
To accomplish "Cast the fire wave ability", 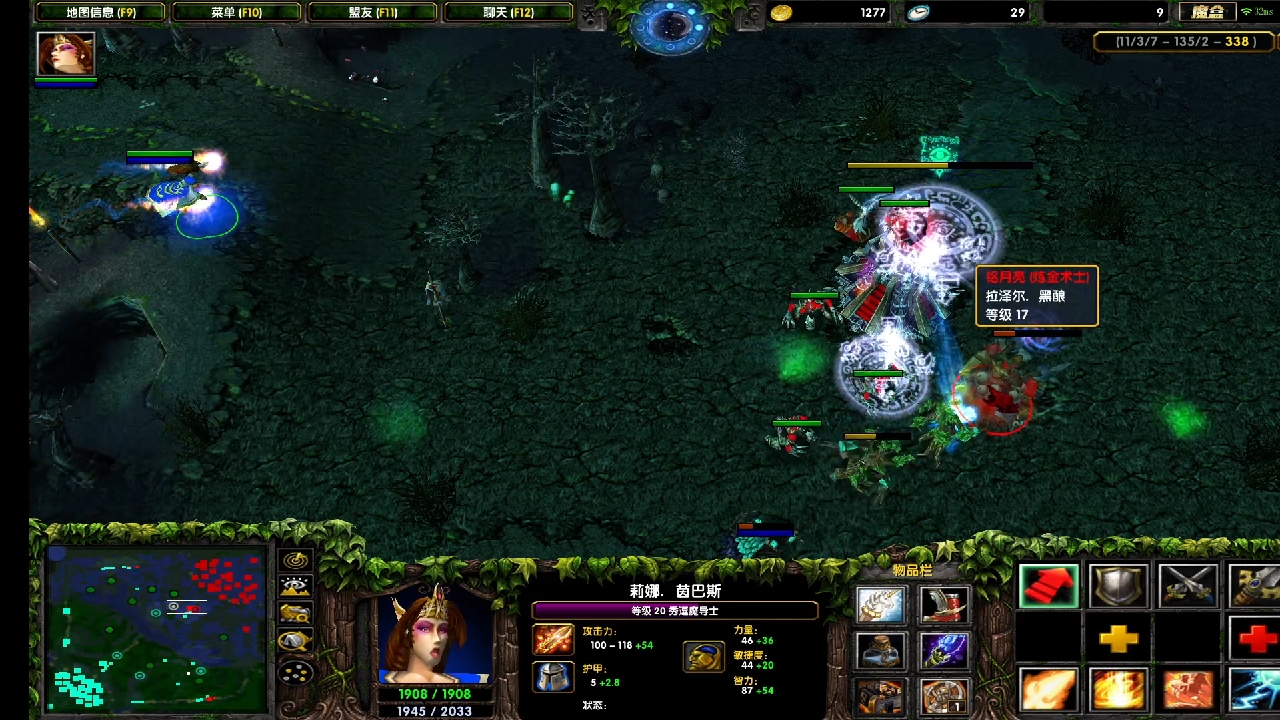I will pos(1049,690).
